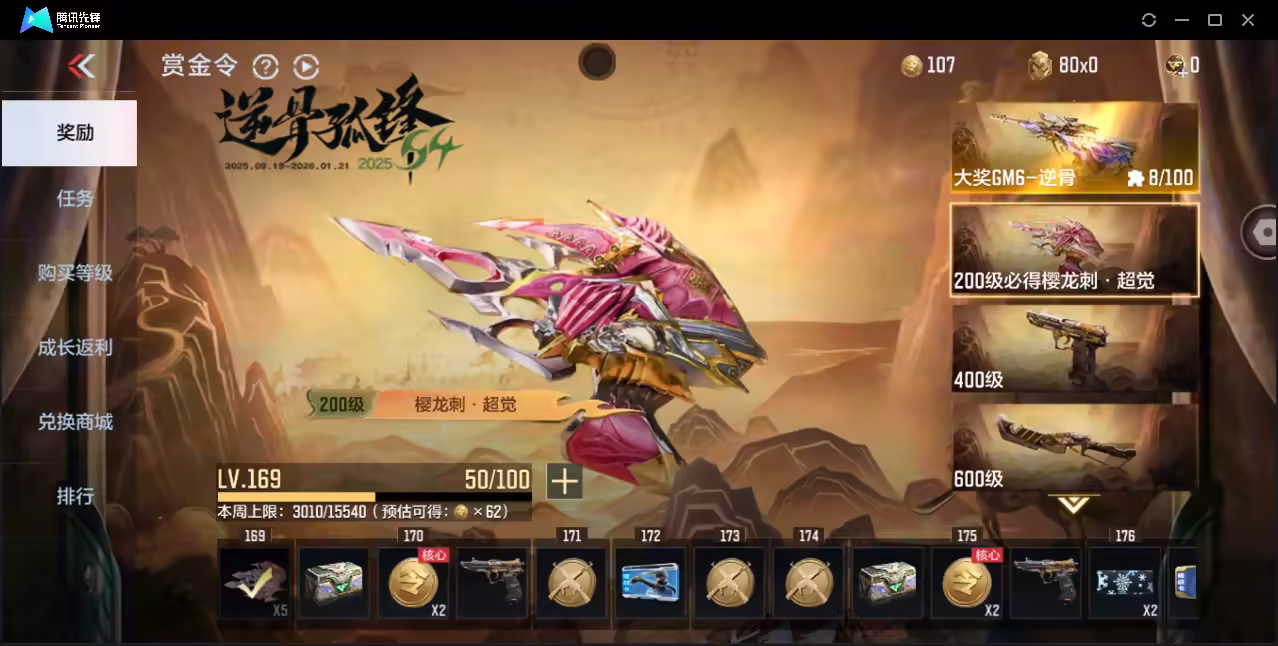Open the 购买等级 tab

click(x=75, y=272)
